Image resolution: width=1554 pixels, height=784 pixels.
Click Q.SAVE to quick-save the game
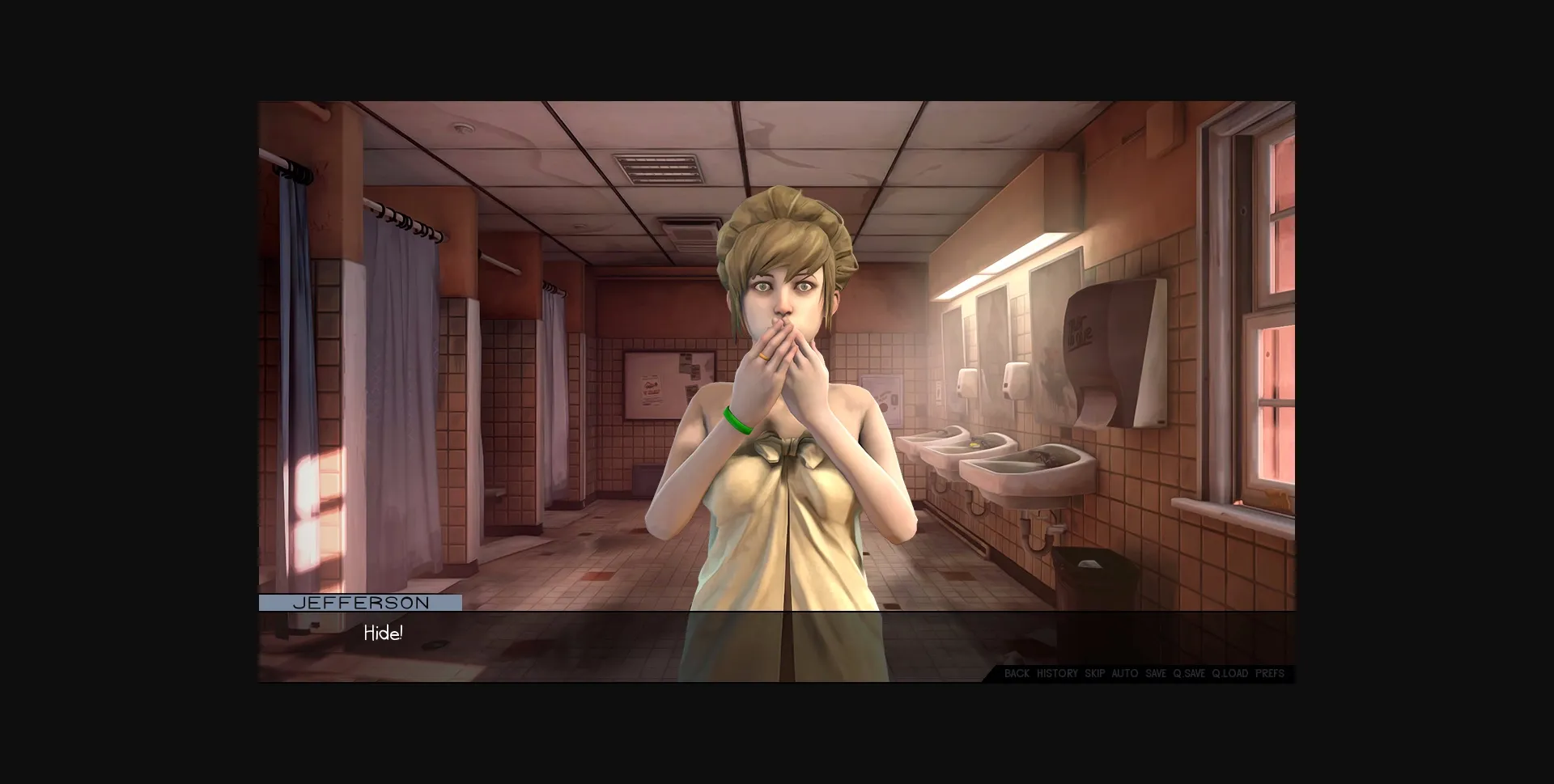click(x=1191, y=673)
